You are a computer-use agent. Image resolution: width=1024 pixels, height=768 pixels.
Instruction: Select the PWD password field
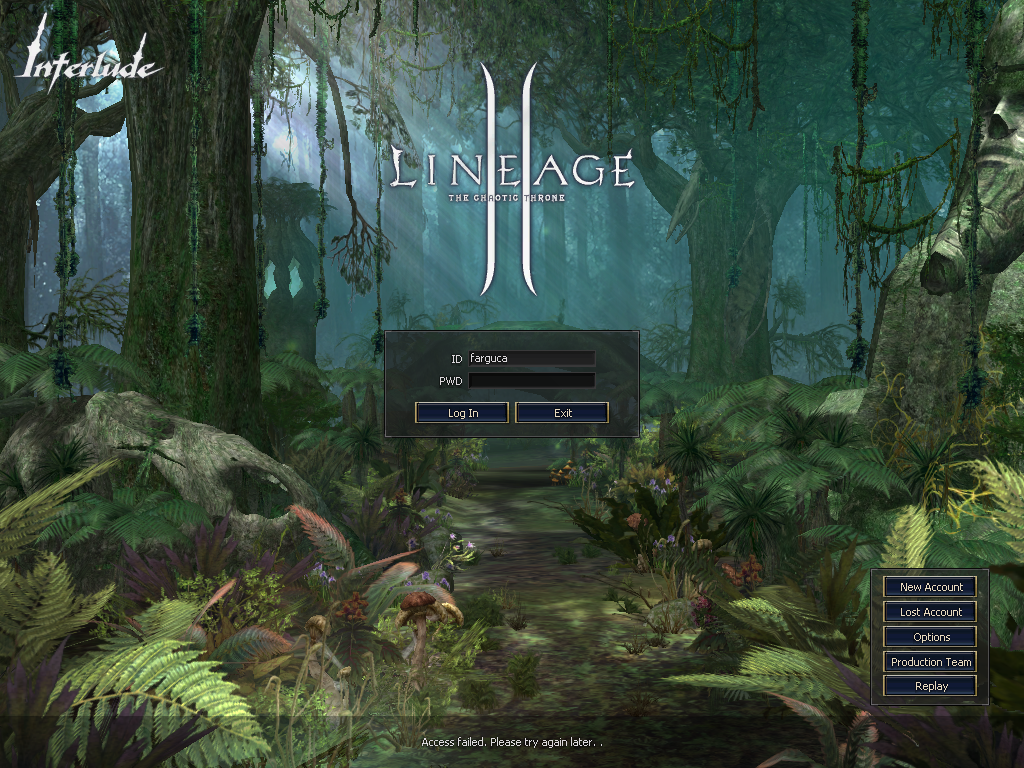(531, 381)
